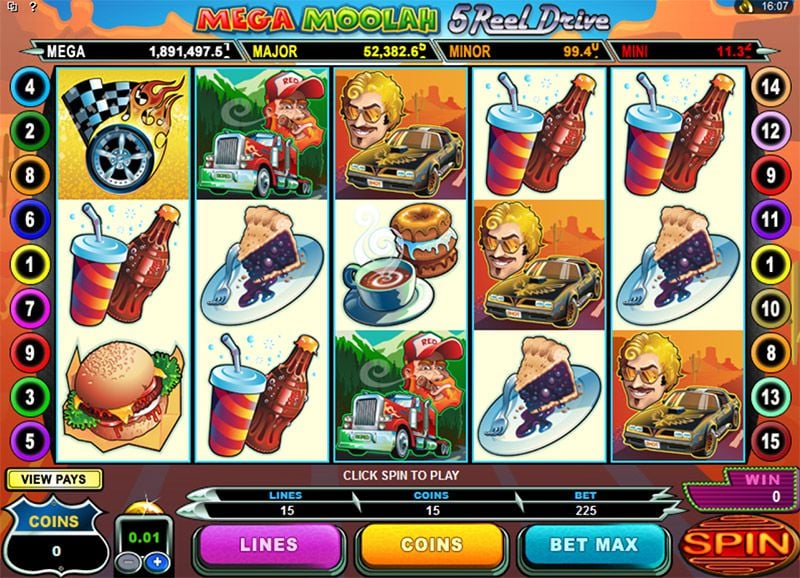Pick payline marker number 3
Image resolution: width=800 pixels, height=578 pixels.
click(29, 397)
